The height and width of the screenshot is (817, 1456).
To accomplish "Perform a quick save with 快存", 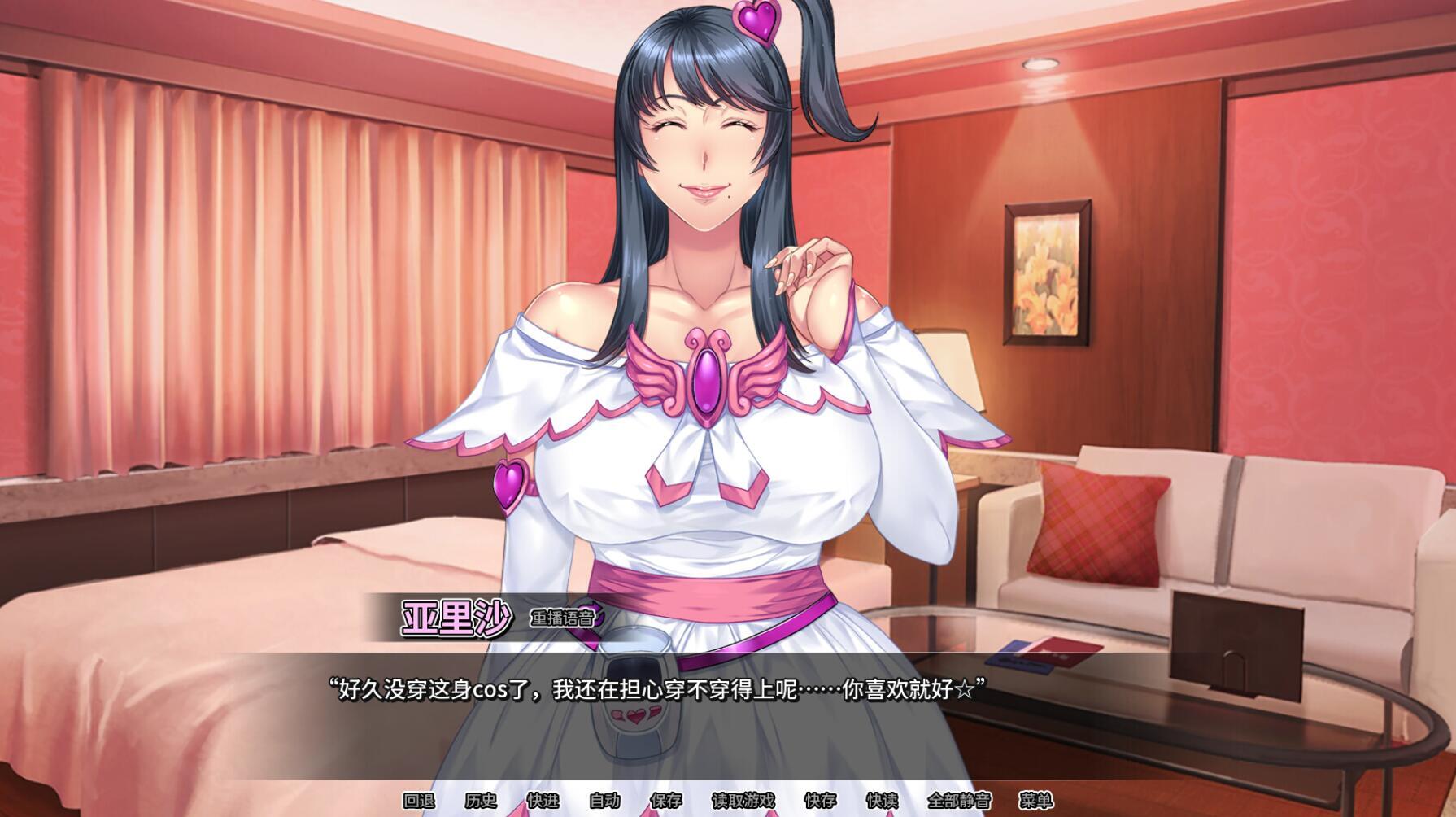I will (822, 800).
